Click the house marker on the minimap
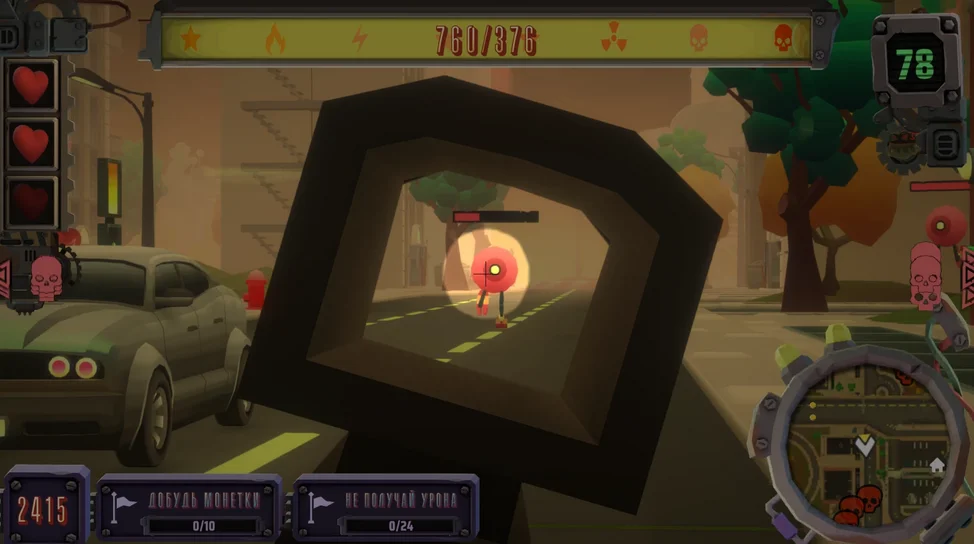The width and height of the screenshot is (974, 544). [x=937, y=464]
